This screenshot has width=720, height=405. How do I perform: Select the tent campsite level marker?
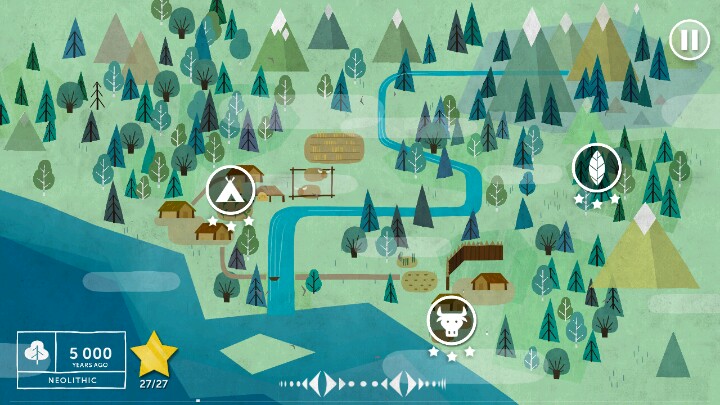[230, 189]
